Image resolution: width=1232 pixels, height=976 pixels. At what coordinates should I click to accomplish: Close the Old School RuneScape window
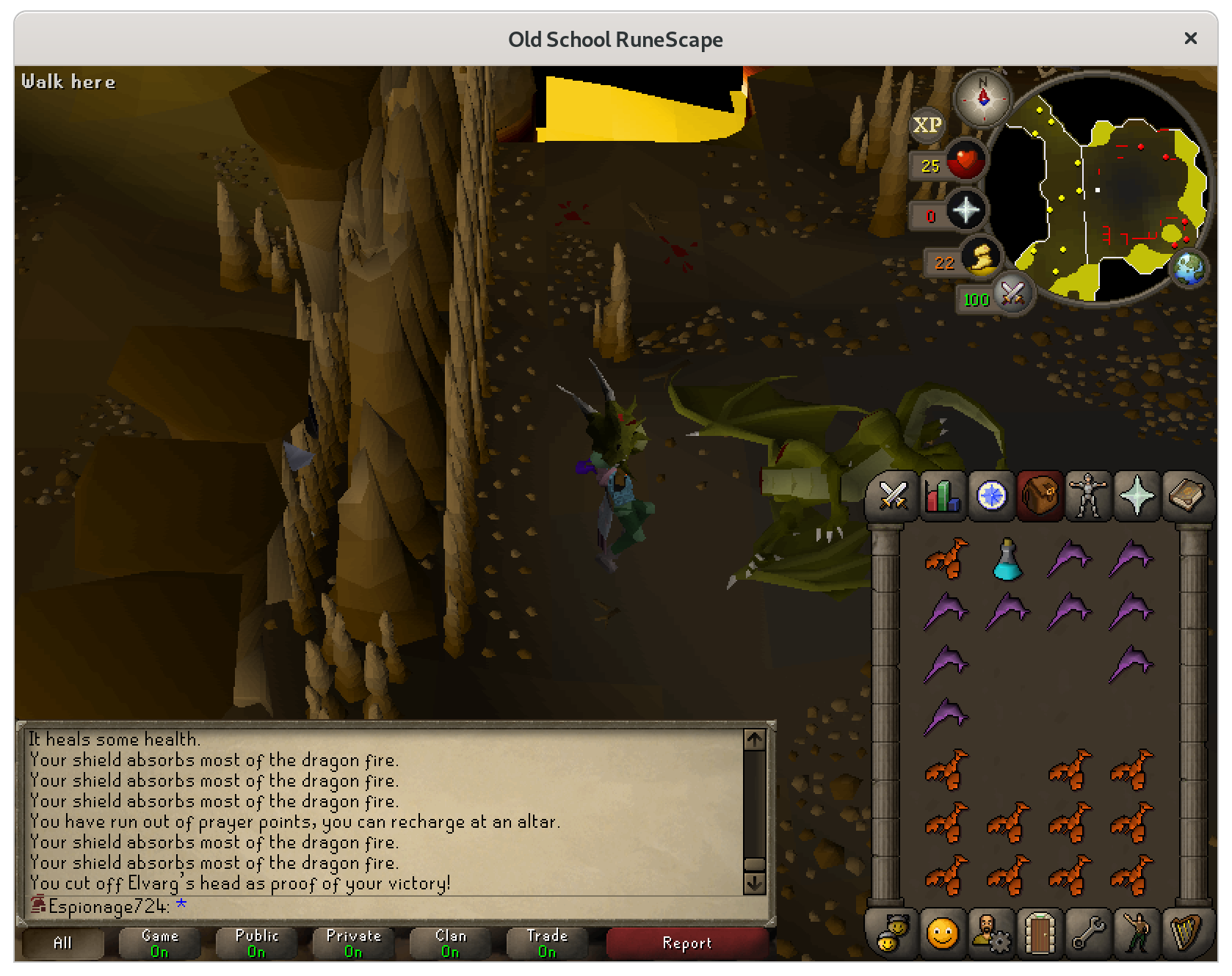[x=1190, y=38]
